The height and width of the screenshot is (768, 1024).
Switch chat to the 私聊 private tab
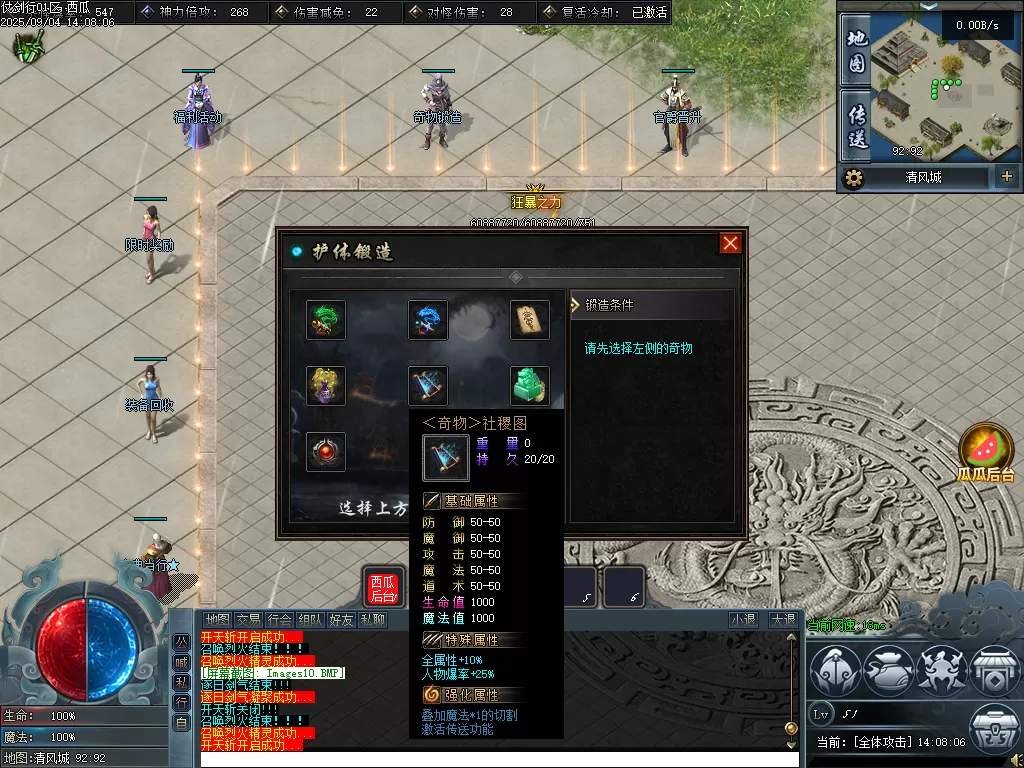pyautogui.click(x=373, y=620)
